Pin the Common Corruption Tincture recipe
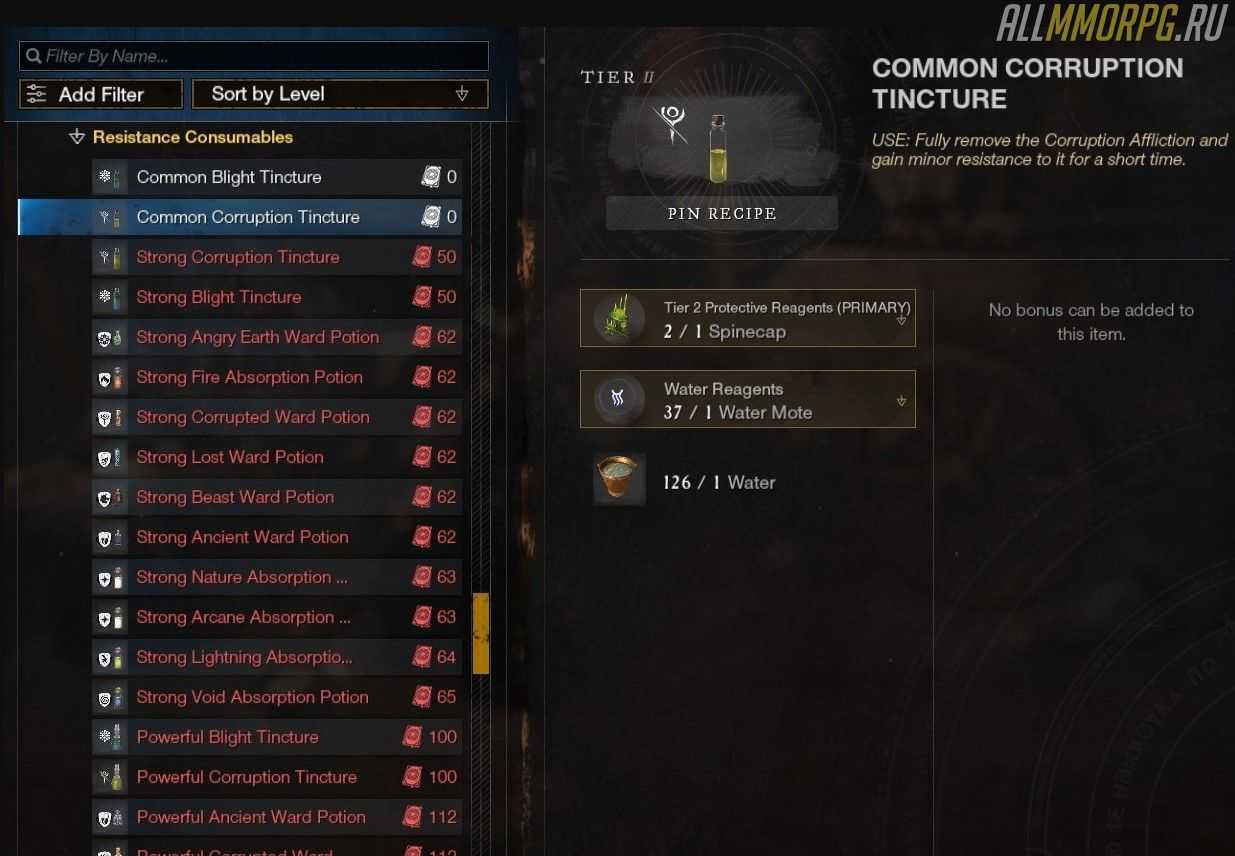The image size is (1235, 856). point(722,213)
